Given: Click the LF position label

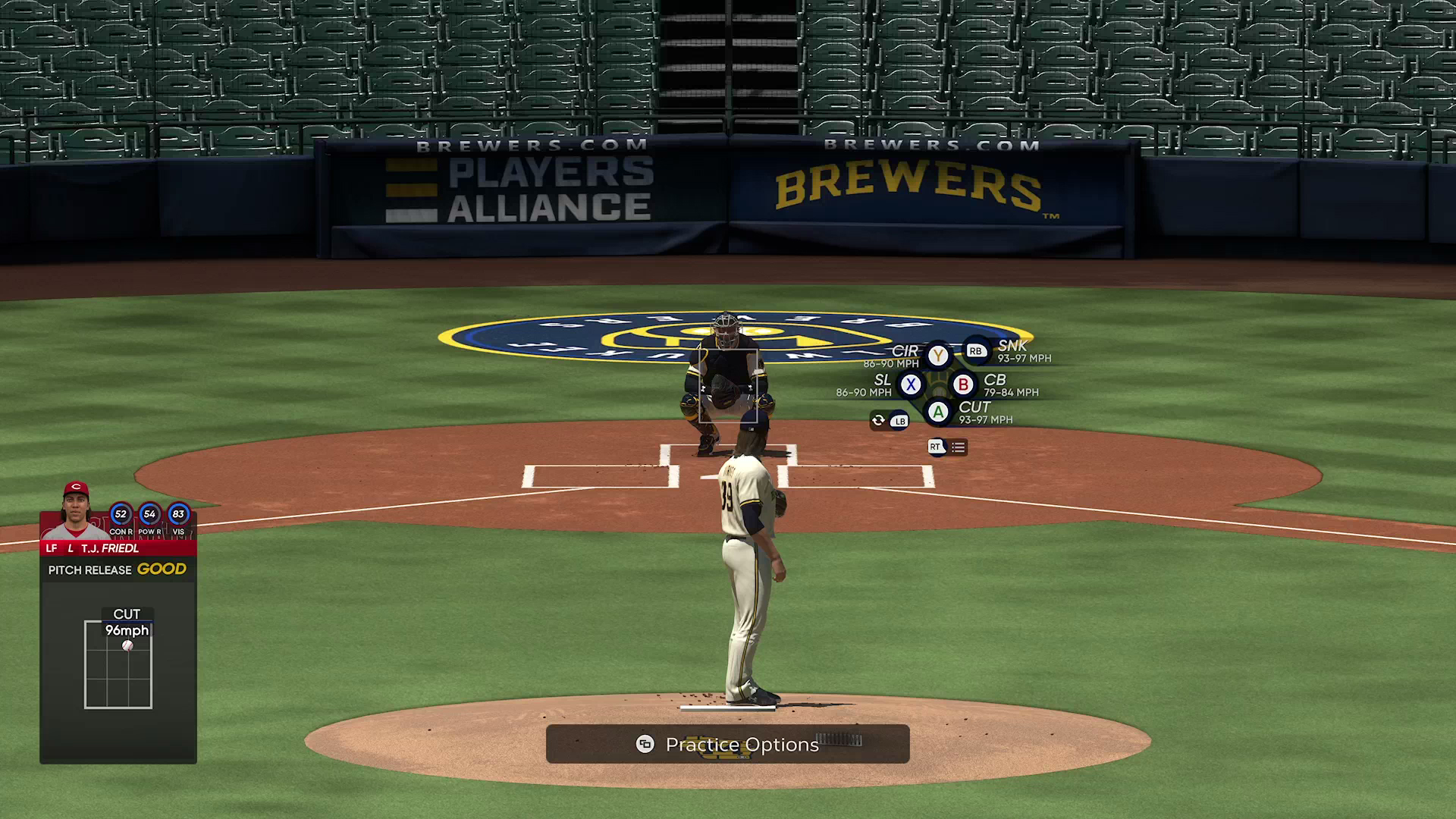Looking at the screenshot, I should click(51, 548).
